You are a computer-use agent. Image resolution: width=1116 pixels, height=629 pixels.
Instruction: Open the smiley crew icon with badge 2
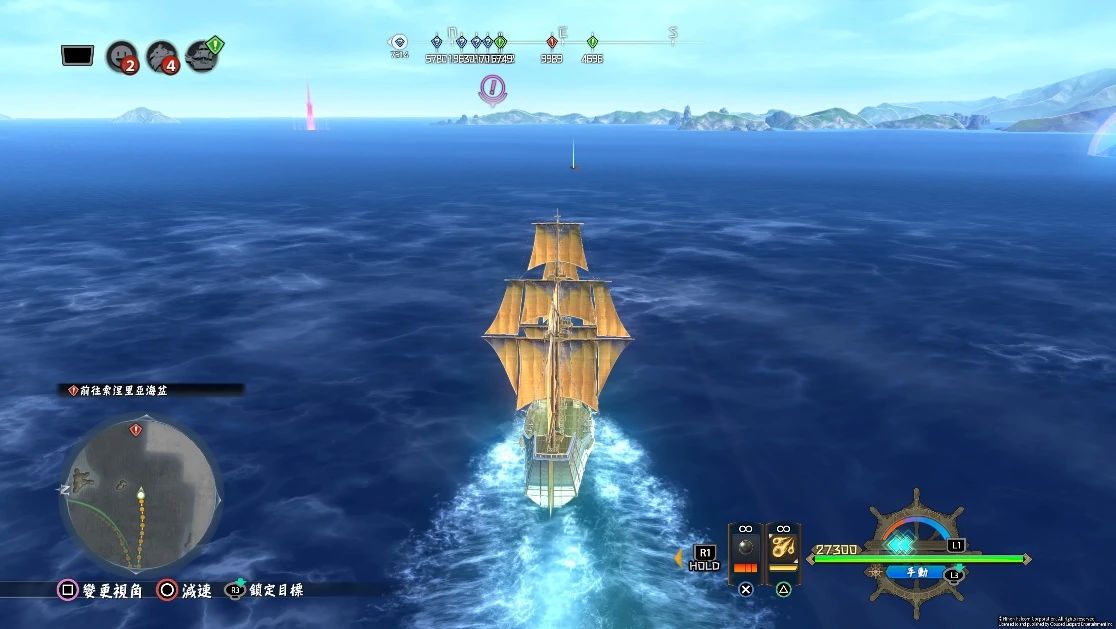pyautogui.click(x=121, y=54)
